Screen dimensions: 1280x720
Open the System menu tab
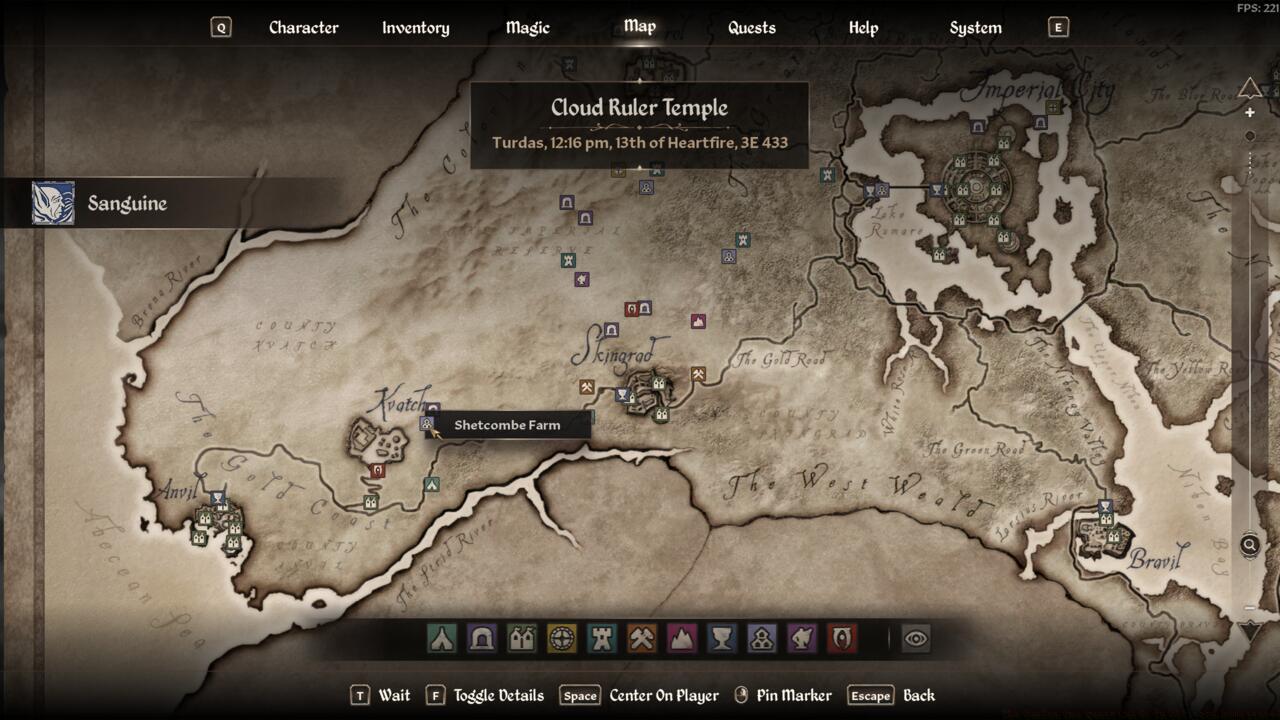pyautogui.click(x=975, y=28)
